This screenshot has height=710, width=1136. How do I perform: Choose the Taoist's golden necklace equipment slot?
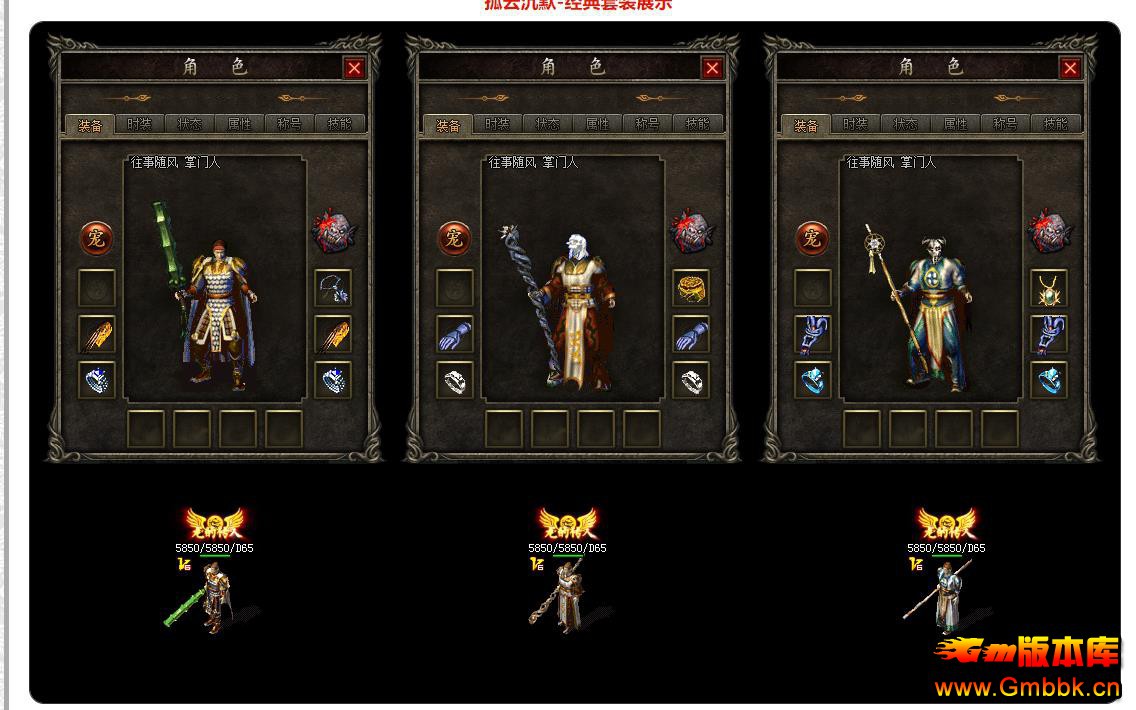click(1049, 289)
